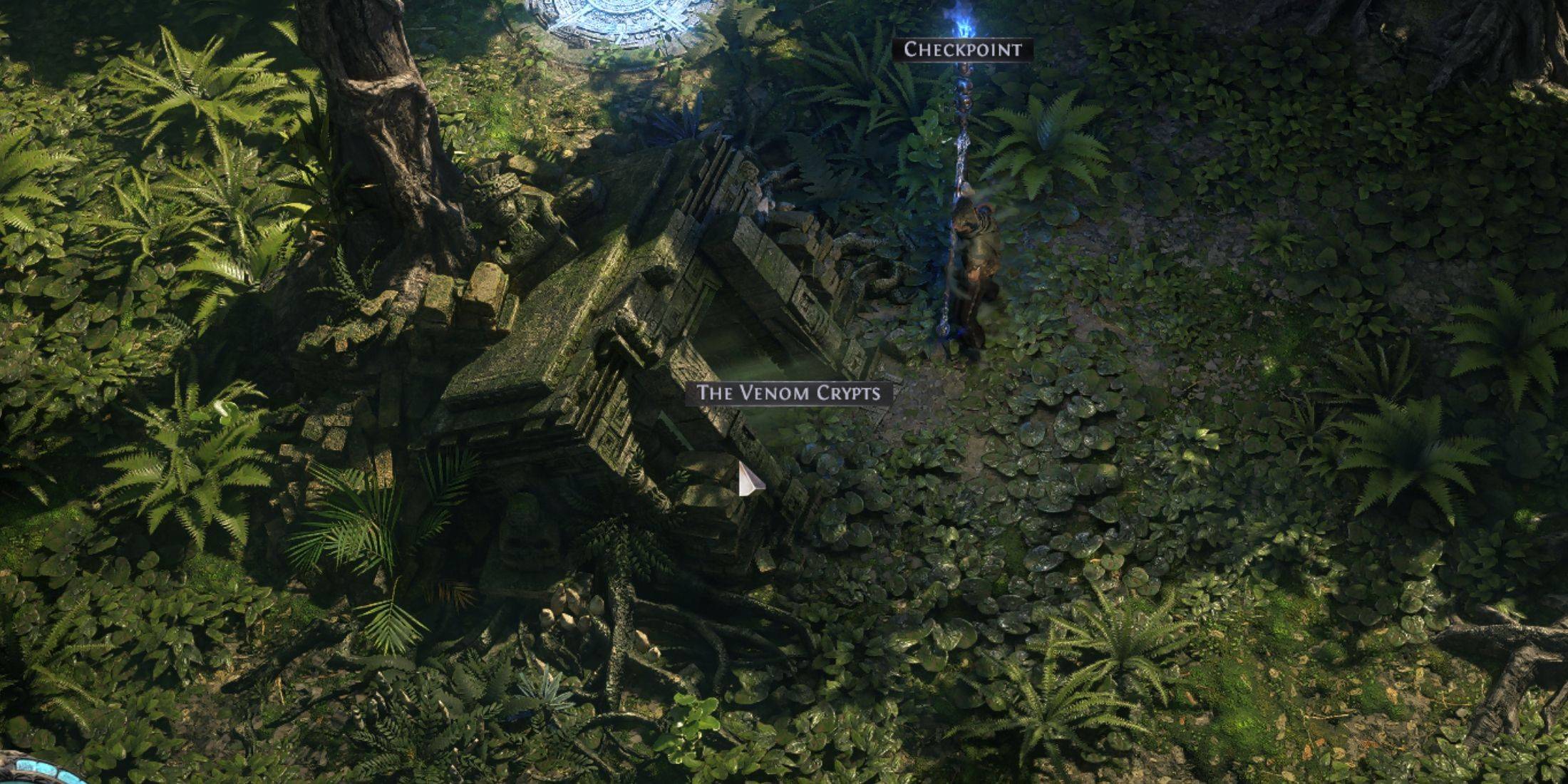Enter The Venom Crypts via its label
The image size is (1568, 784).
[788, 393]
